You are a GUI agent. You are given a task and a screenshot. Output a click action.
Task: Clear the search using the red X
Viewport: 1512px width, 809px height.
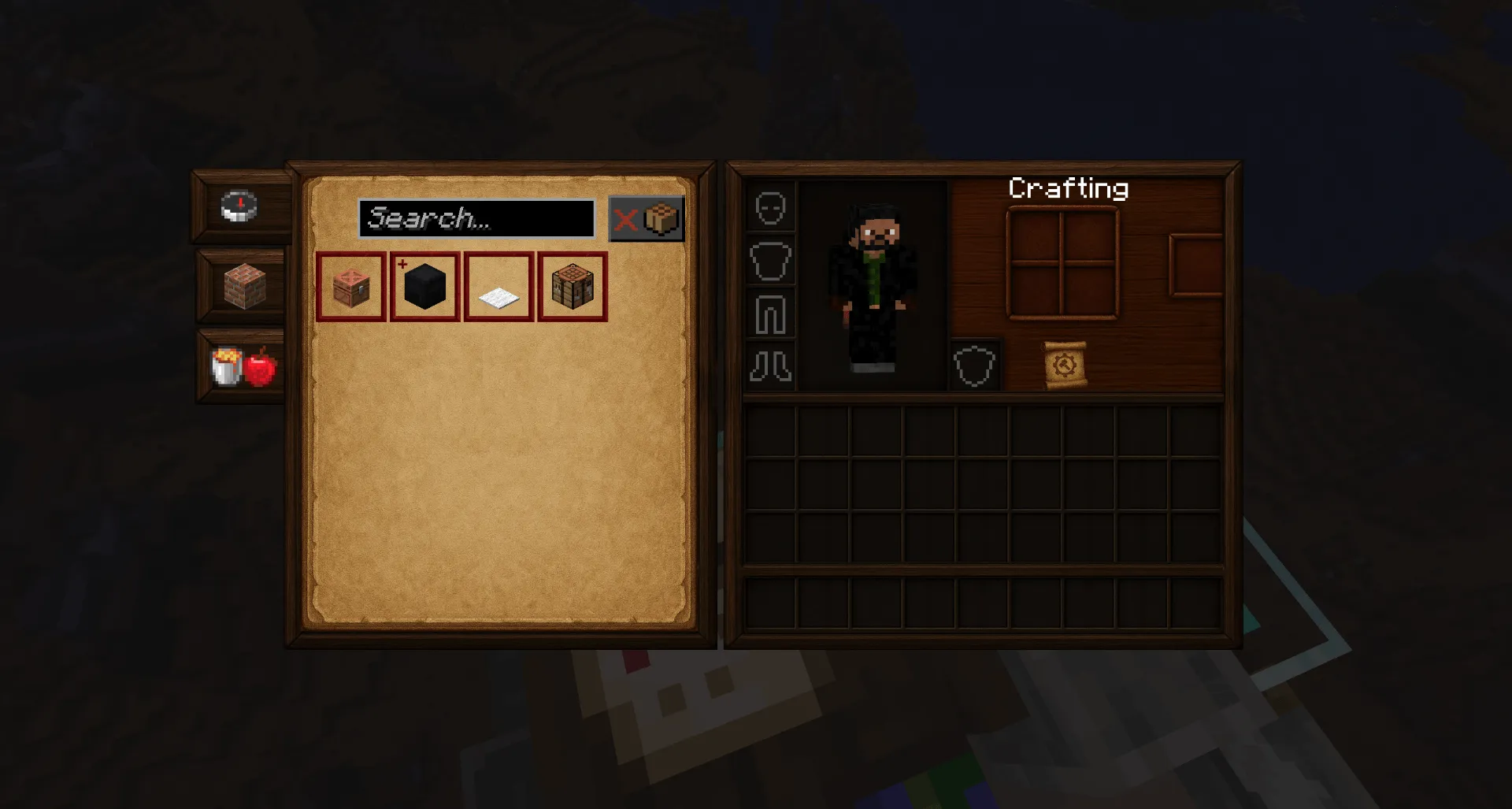pos(626,218)
